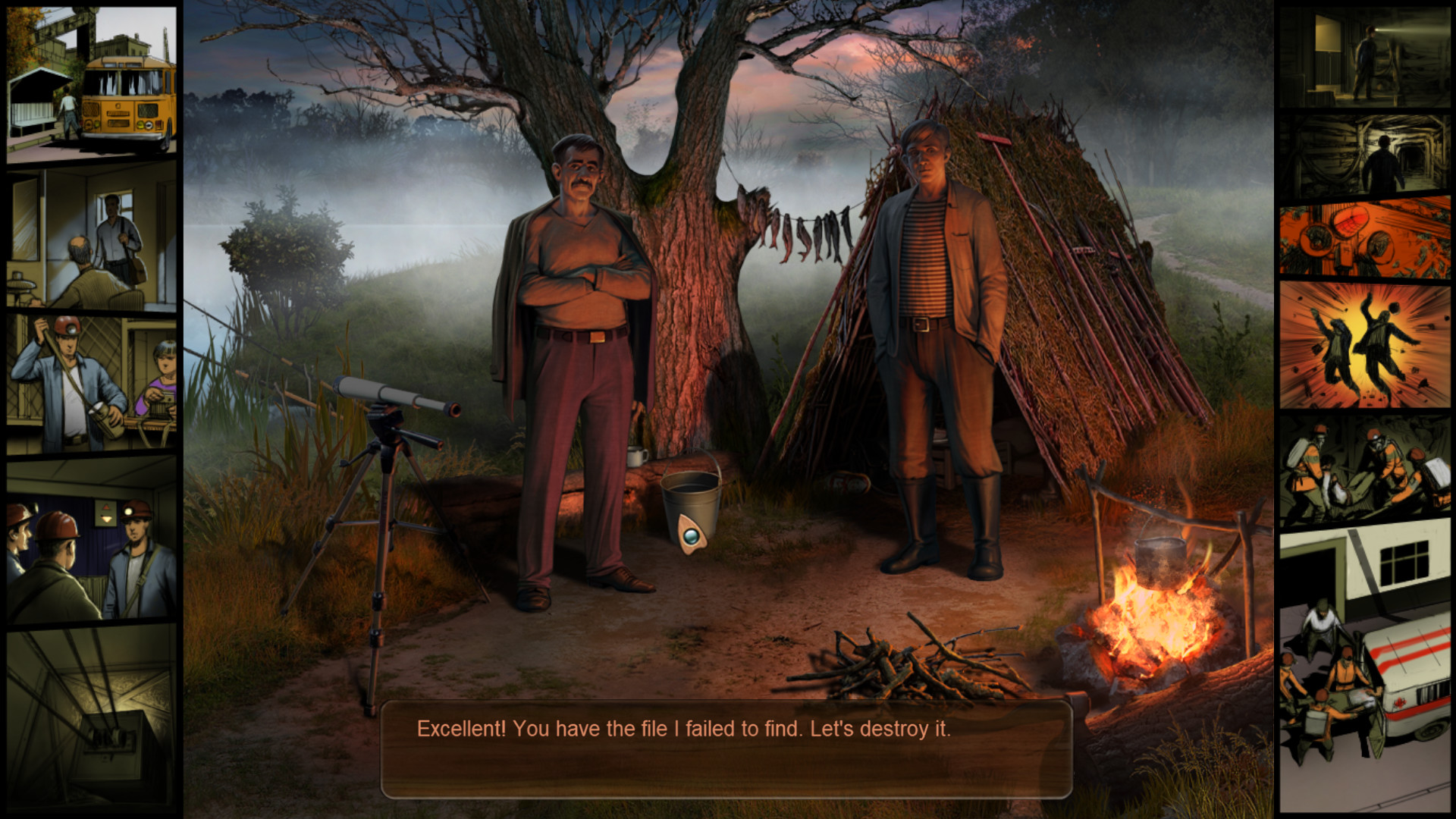Screen dimensions: 1456x819
Task: Choose the miner and woman clerk panel
Action: (x=92, y=384)
